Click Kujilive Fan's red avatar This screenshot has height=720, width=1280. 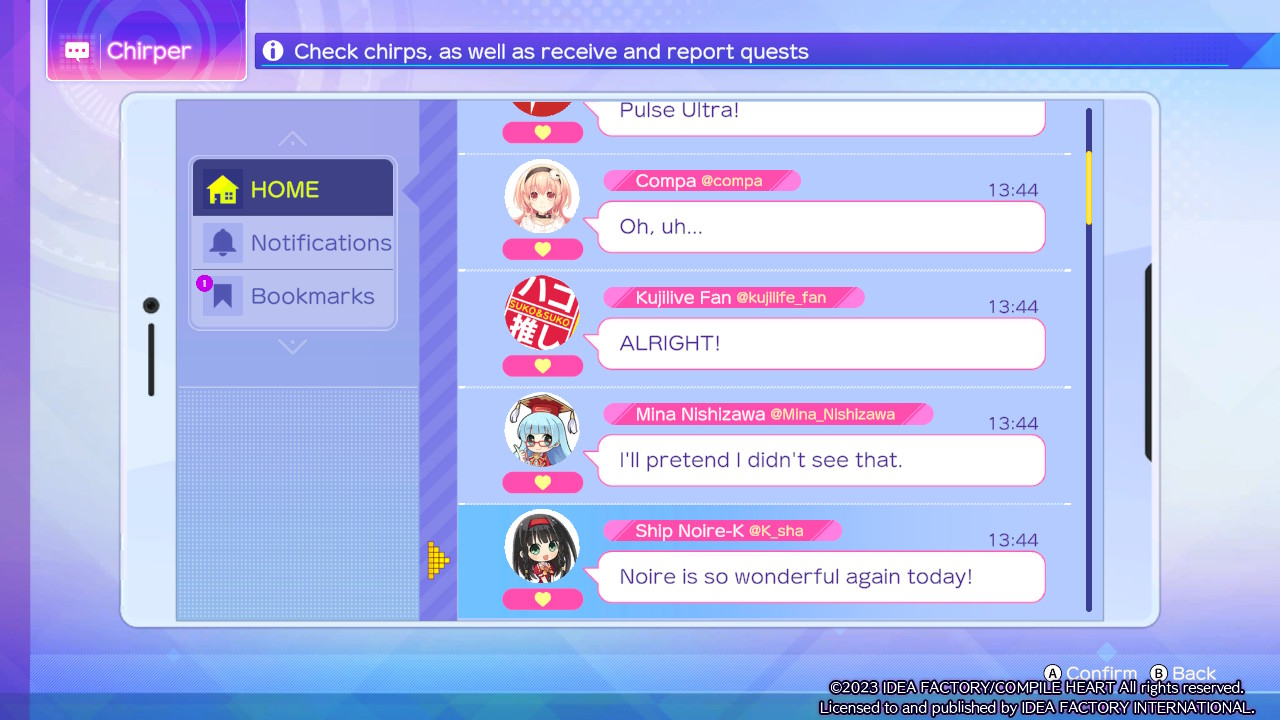(542, 312)
